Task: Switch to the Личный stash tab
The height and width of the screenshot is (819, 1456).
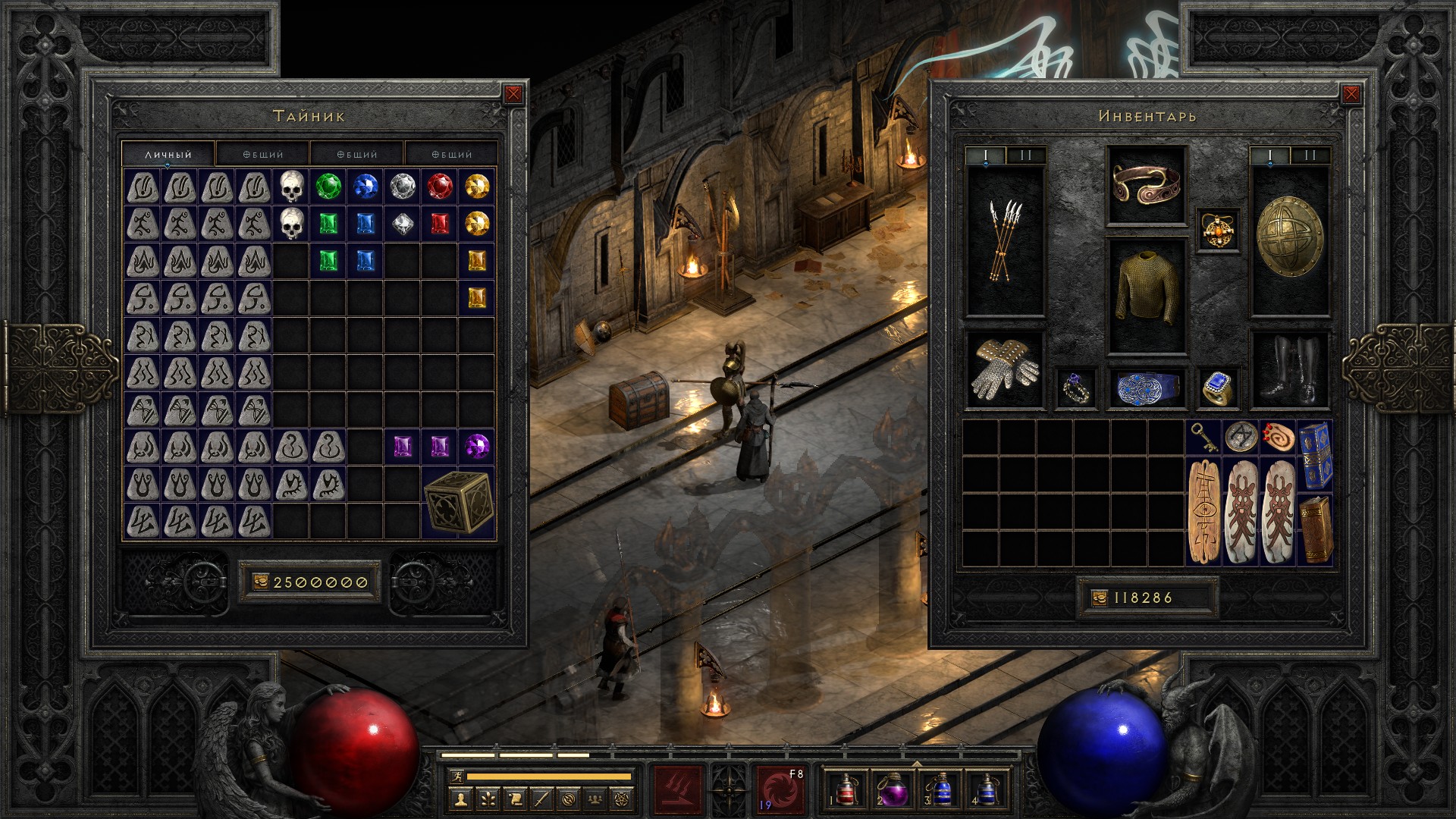Action: [x=168, y=154]
